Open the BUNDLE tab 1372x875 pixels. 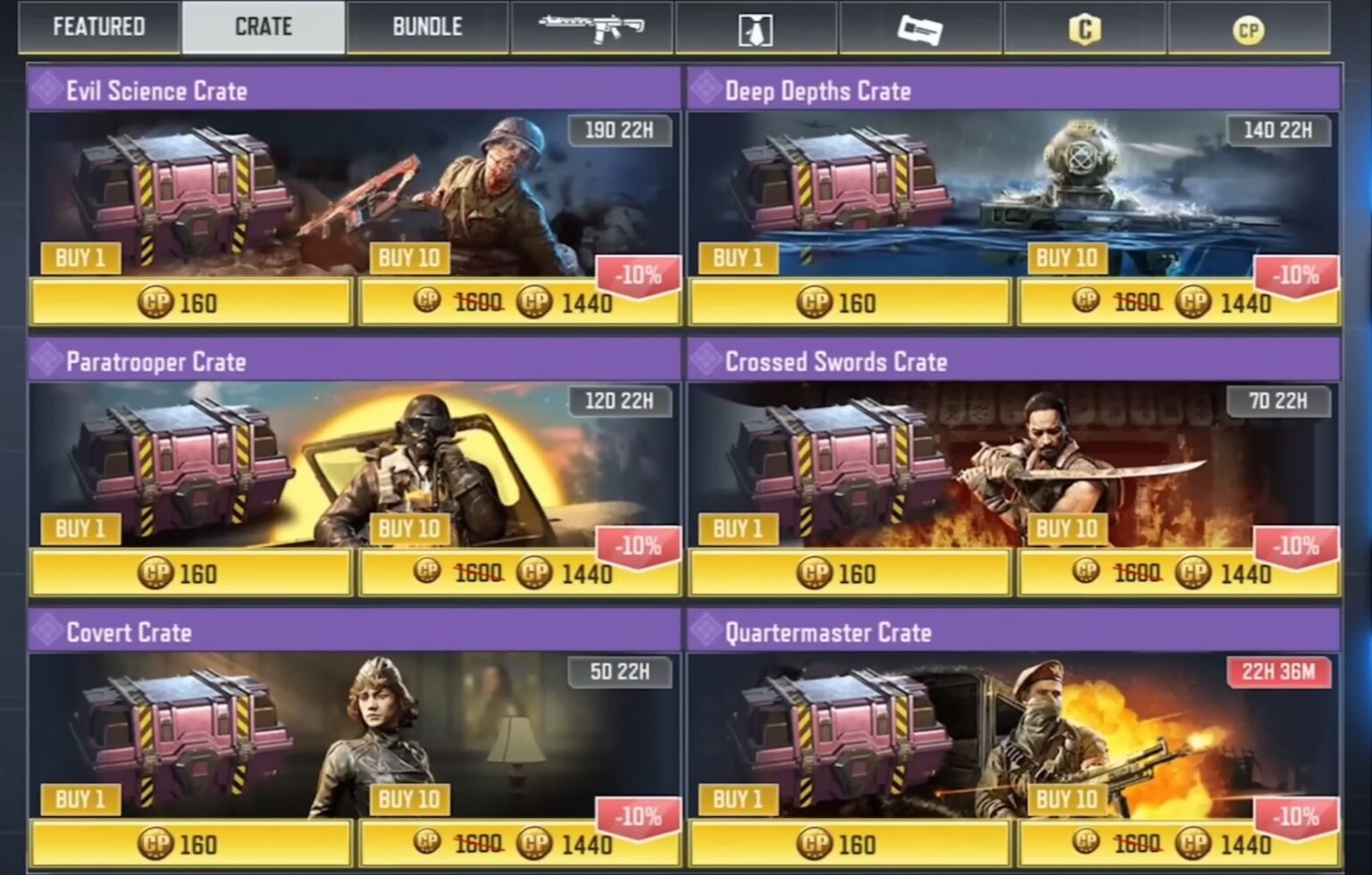coord(426,27)
